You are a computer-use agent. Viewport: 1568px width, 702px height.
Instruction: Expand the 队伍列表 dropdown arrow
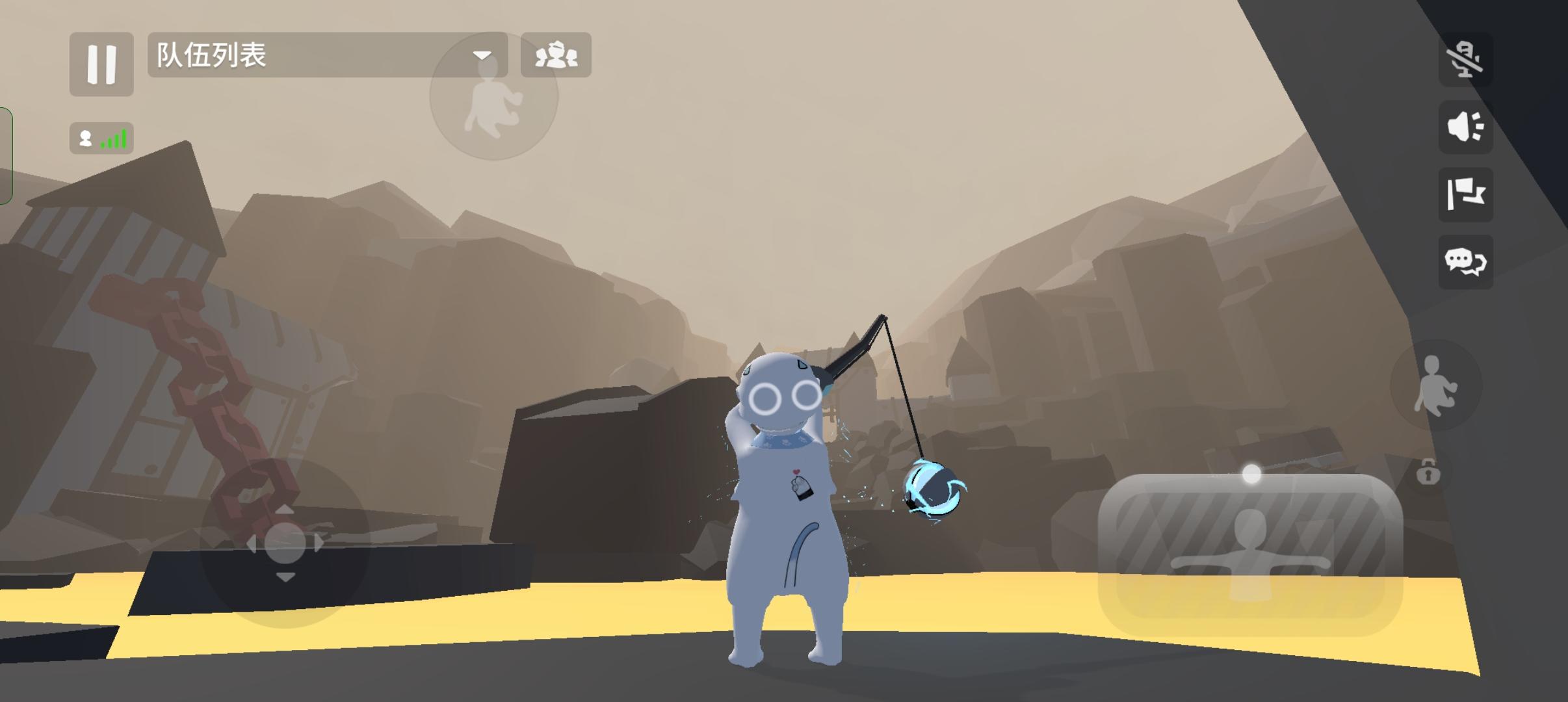[482, 56]
